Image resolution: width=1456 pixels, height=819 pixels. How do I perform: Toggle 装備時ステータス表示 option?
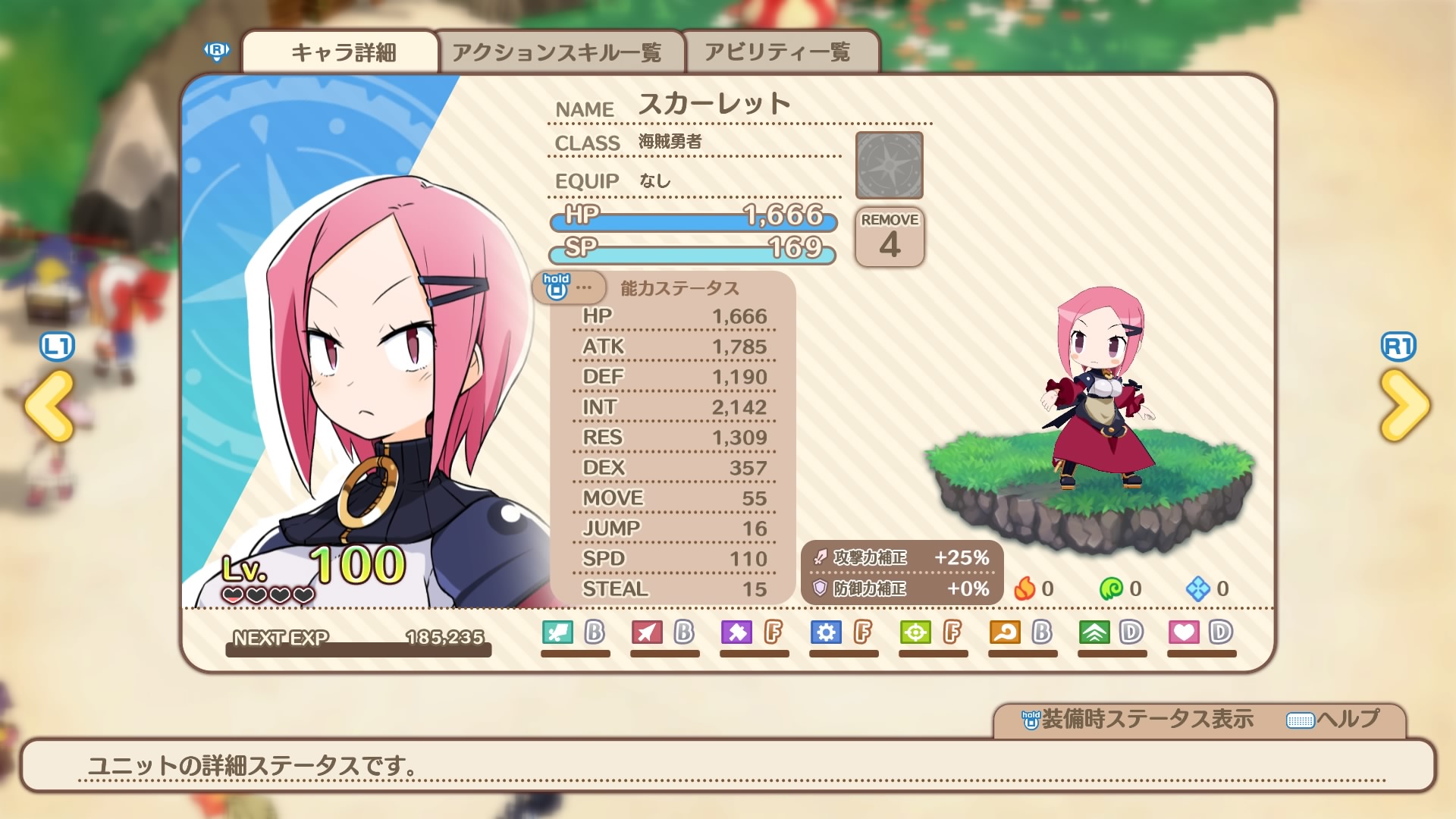(x=1137, y=719)
